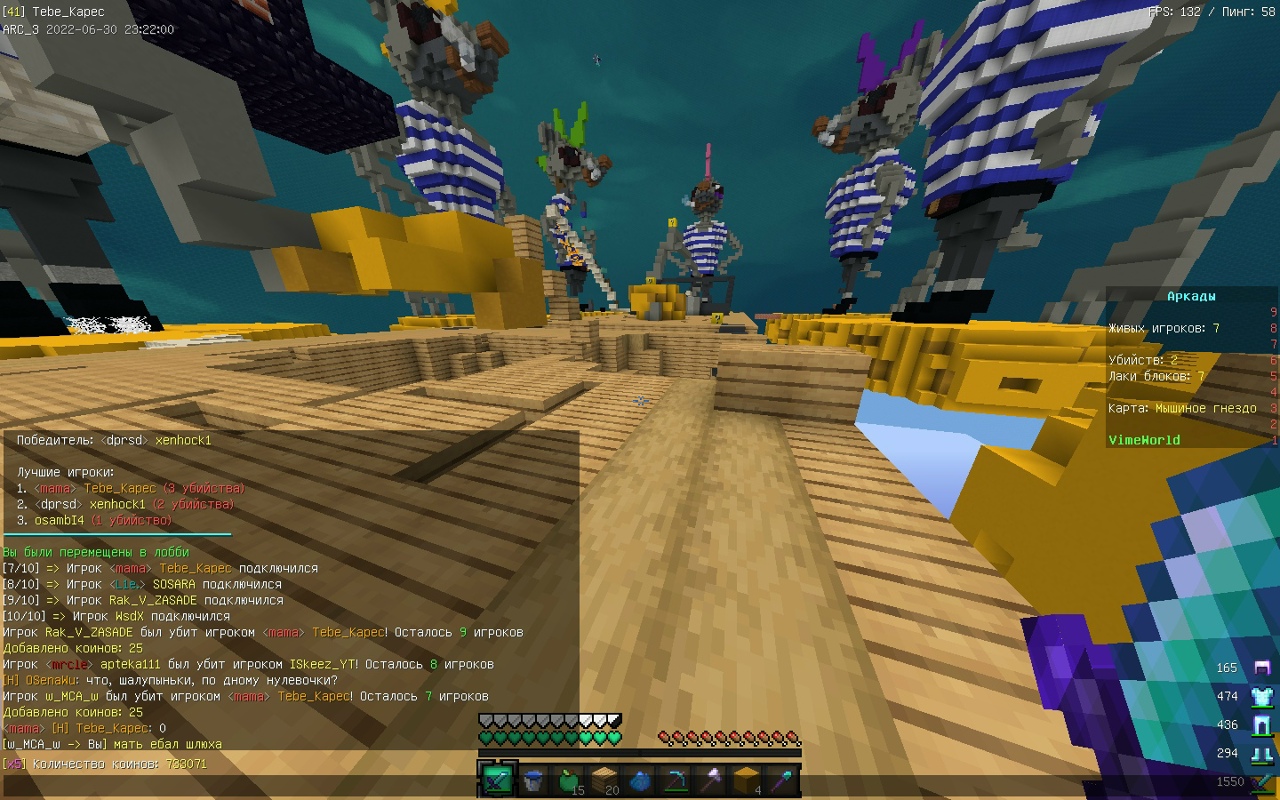
Task: Select the stack of 20 wooden planks
Action: [605, 782]
